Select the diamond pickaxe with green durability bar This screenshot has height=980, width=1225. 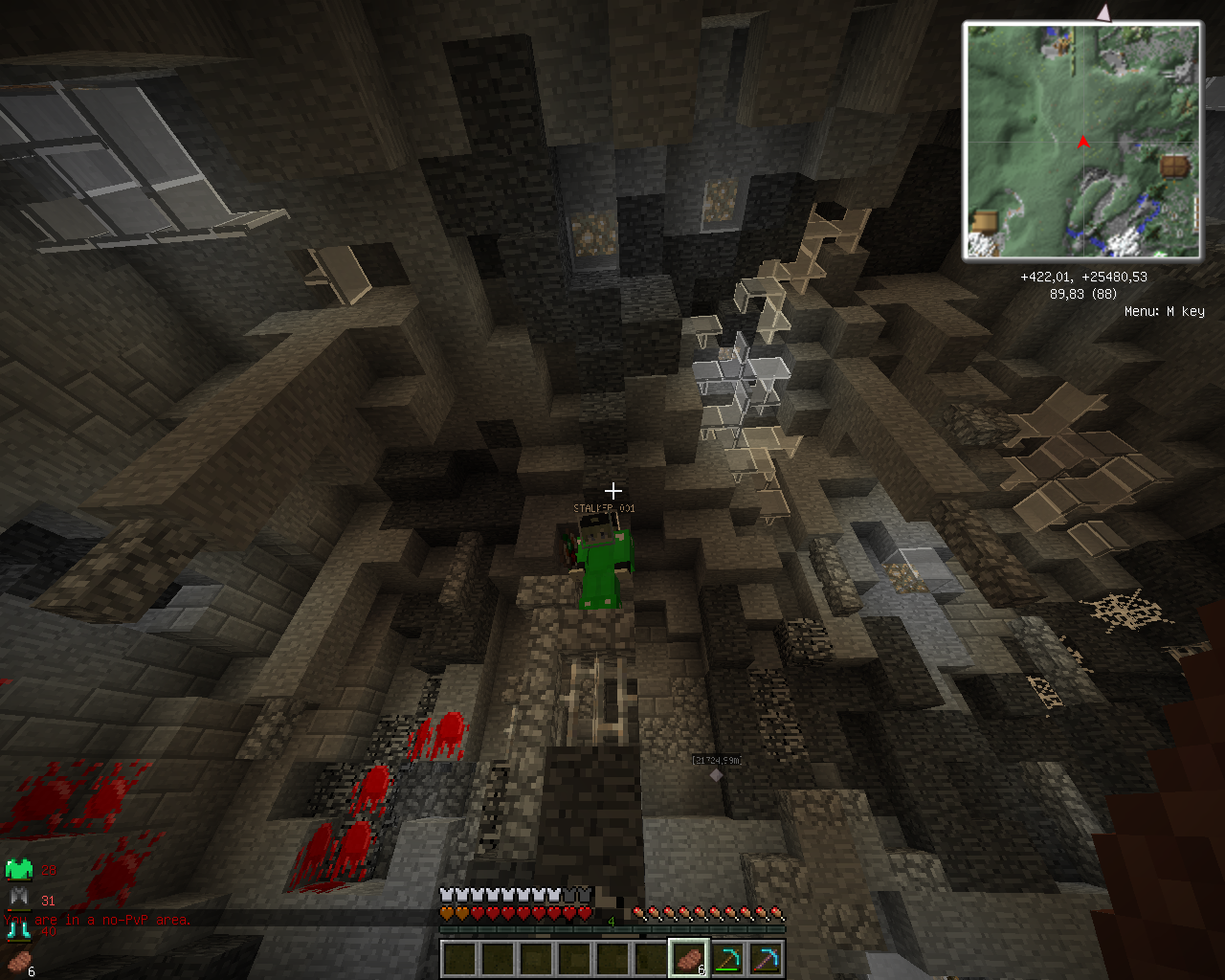[727, 959]
